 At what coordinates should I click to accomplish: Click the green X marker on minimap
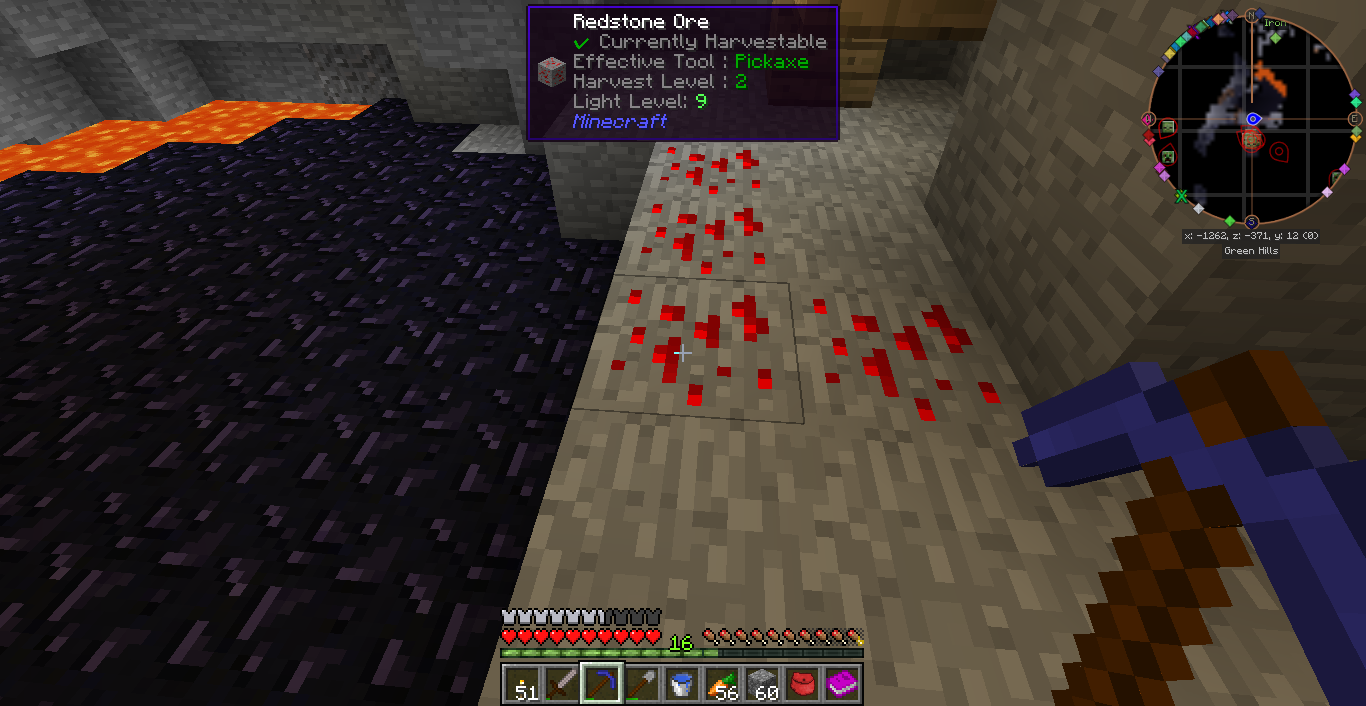(1181, 195)
